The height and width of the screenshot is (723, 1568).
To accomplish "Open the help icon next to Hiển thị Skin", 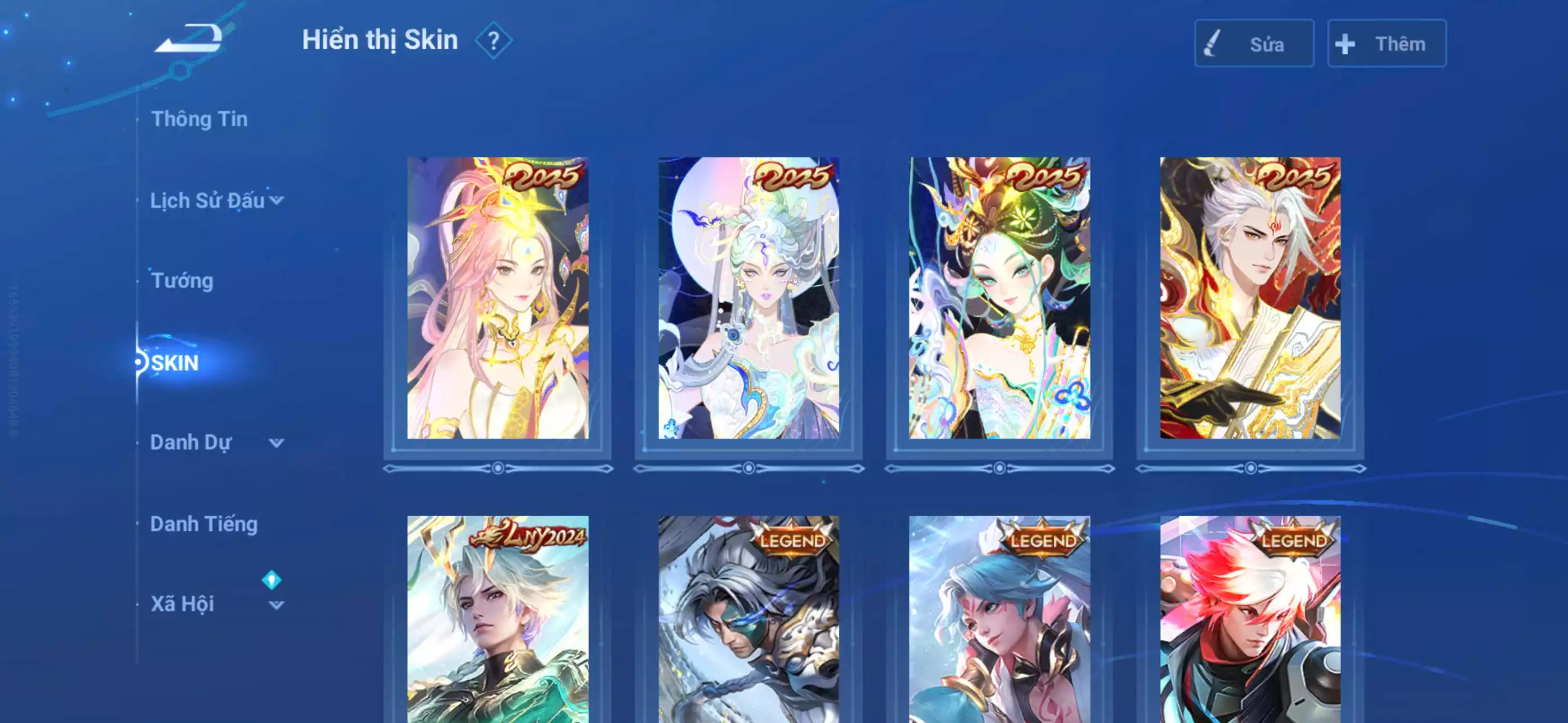I will coord(494,41).
